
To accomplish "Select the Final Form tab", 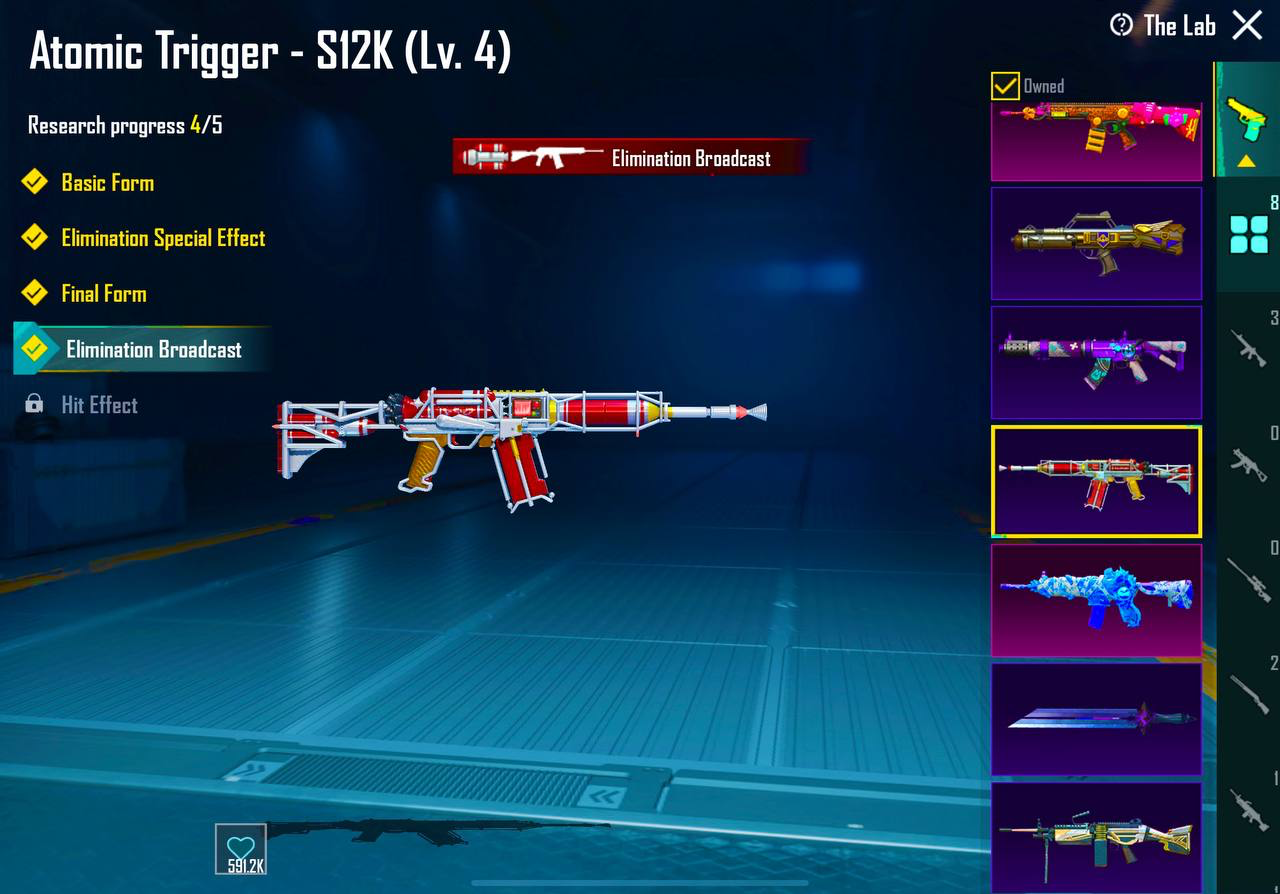I will pyautogui.click(x=105, y=293).
